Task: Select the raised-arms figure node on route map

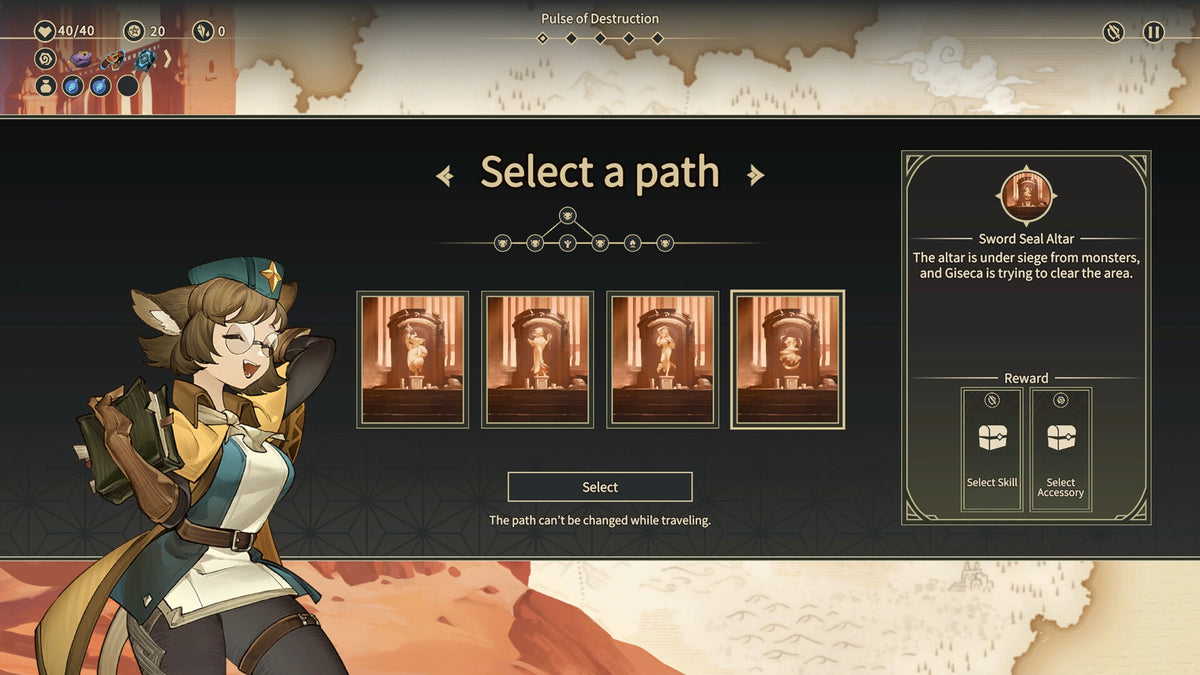Action: click(567, 243)
